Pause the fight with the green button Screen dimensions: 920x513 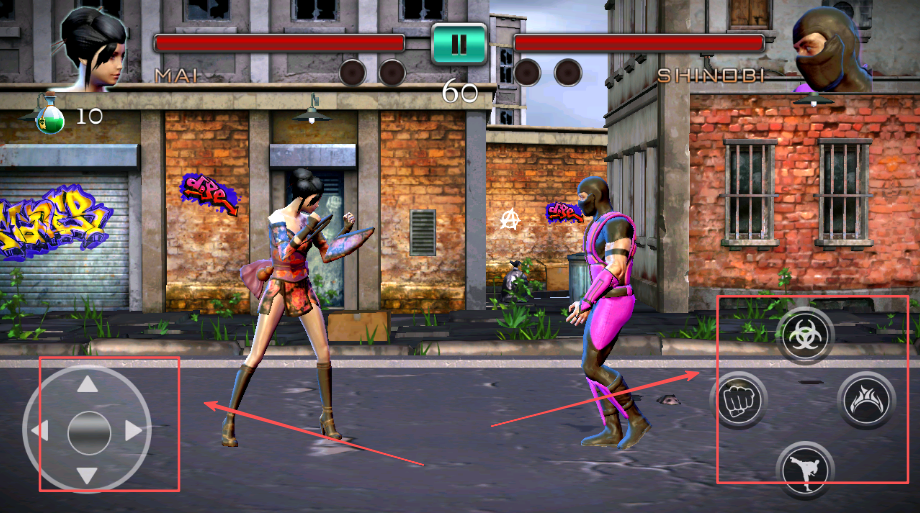point(459,44)
